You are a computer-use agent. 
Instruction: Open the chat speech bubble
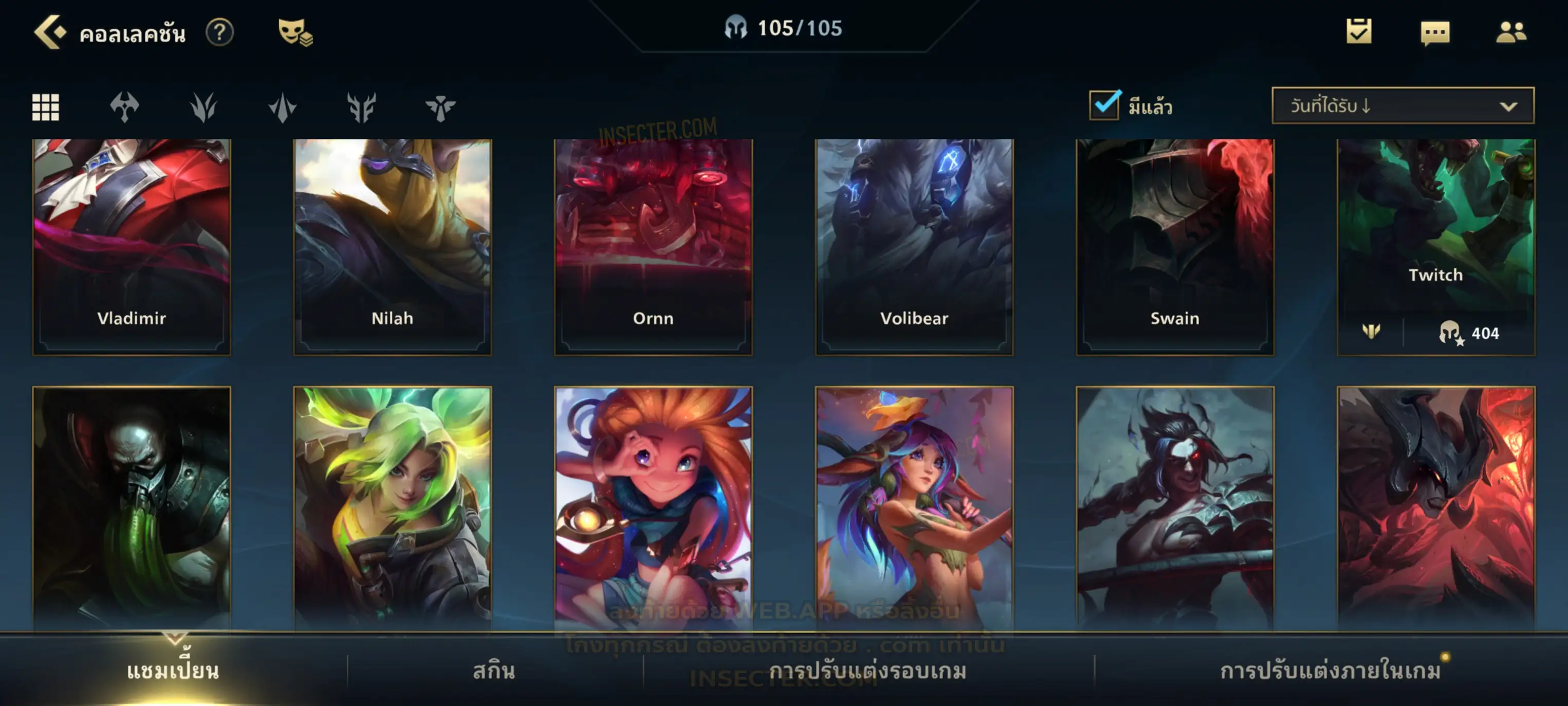pos(1435,33)
